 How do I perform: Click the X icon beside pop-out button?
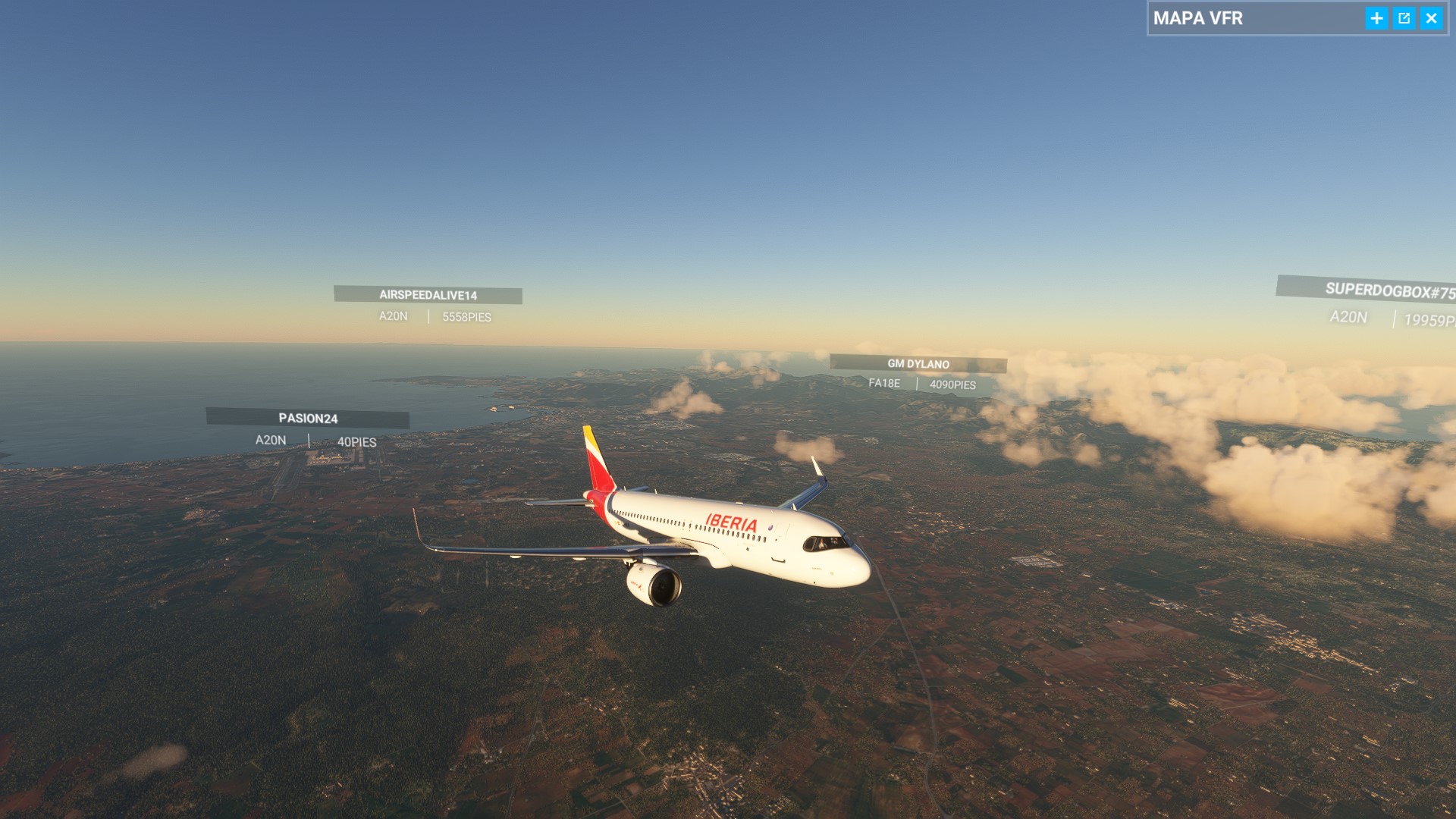point(1432,19)
